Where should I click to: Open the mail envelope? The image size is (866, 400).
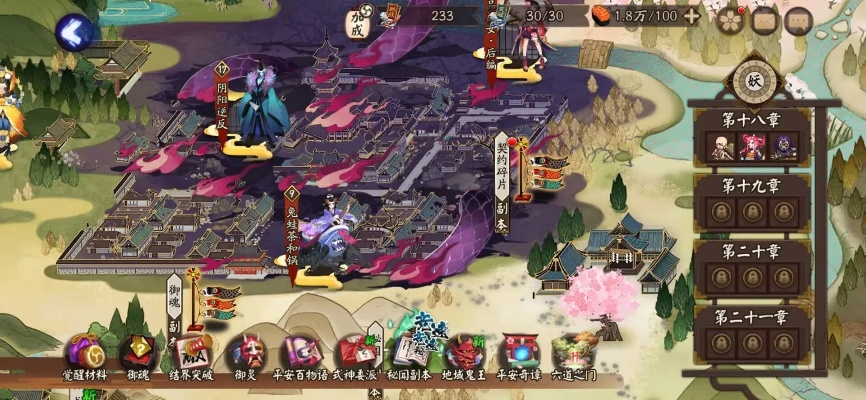click(766, 20)
